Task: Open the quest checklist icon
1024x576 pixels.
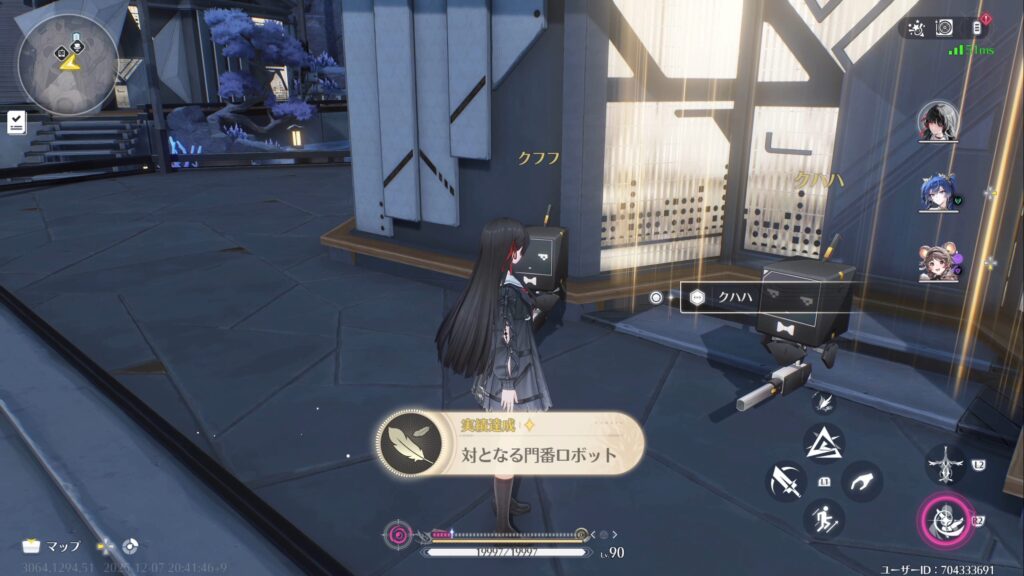Action: click(x=16, y=122)
